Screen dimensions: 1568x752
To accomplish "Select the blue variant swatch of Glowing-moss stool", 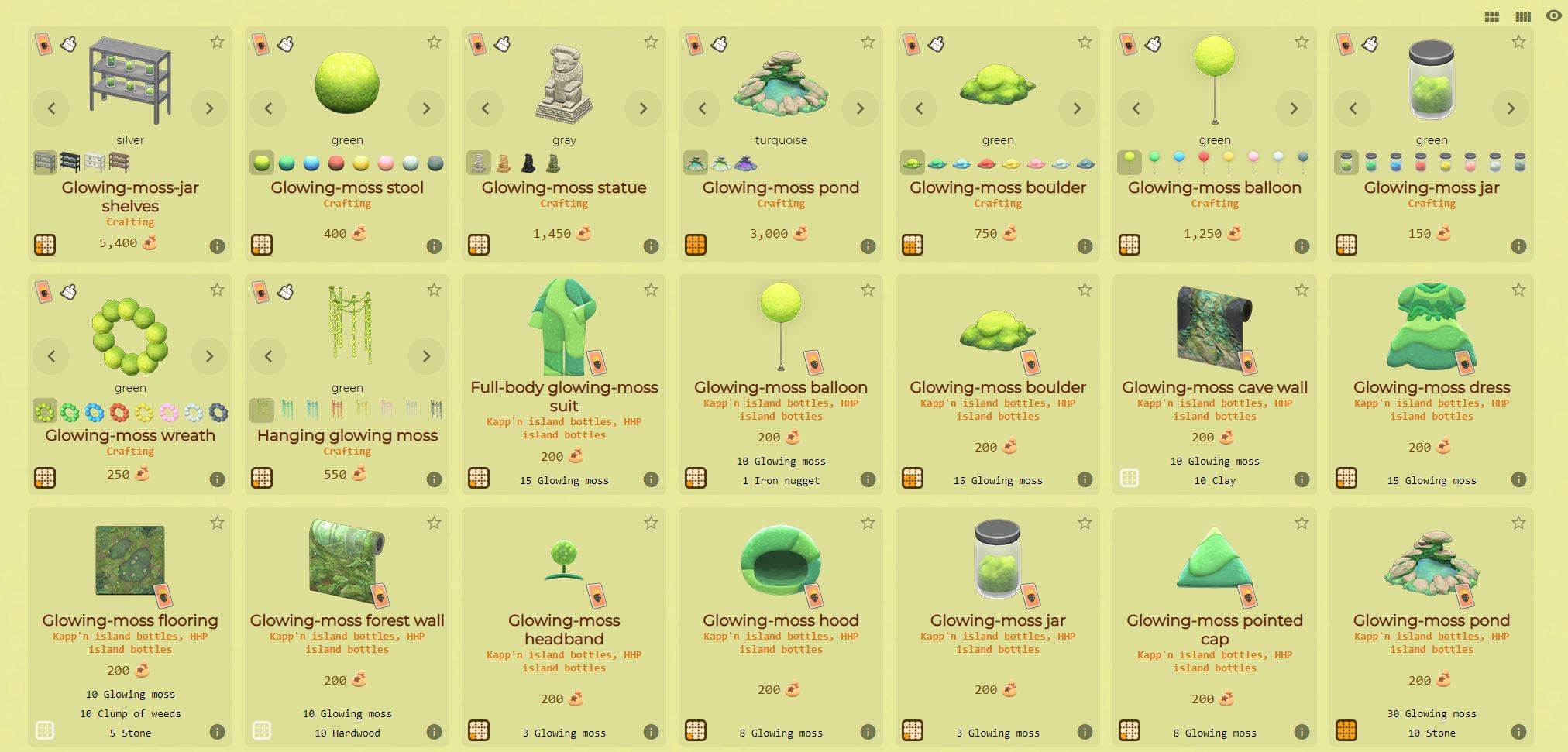I will 311,163.
